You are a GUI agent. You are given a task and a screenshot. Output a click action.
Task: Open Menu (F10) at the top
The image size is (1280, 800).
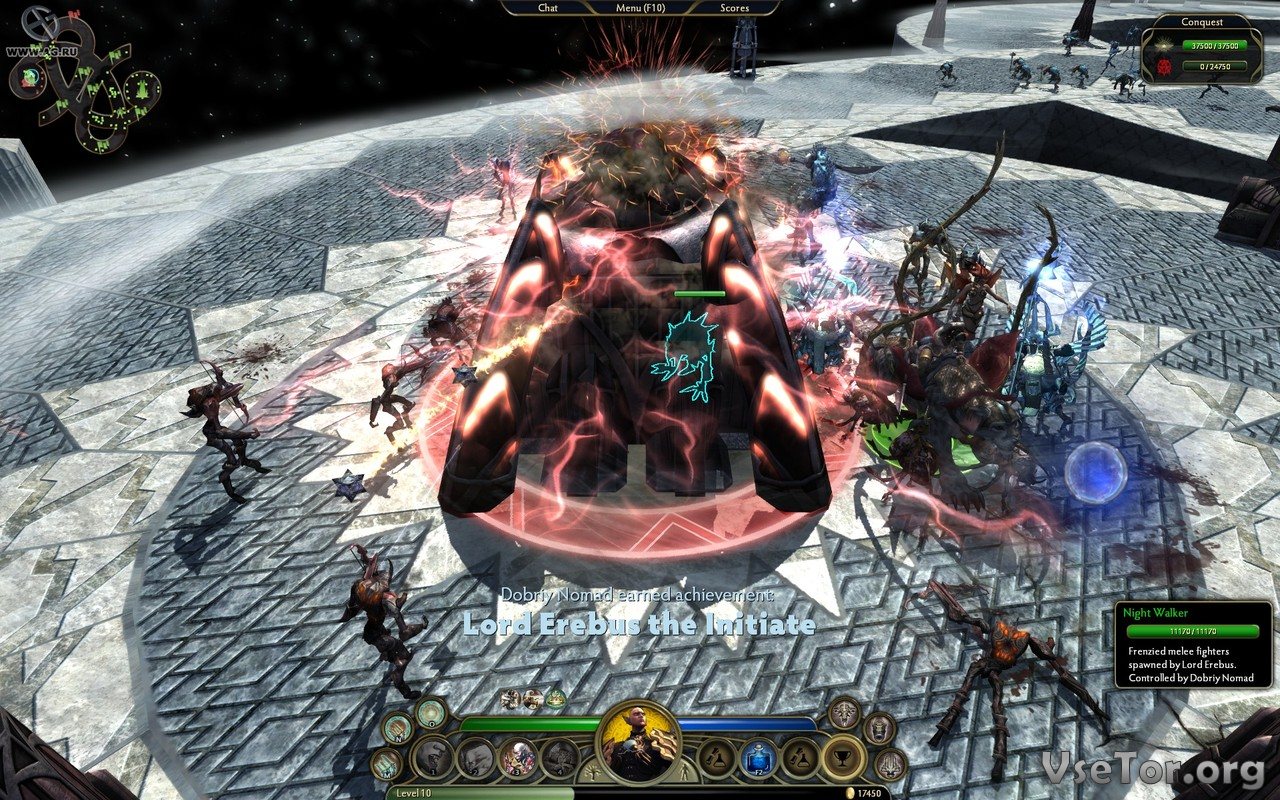tap(640, 8)
